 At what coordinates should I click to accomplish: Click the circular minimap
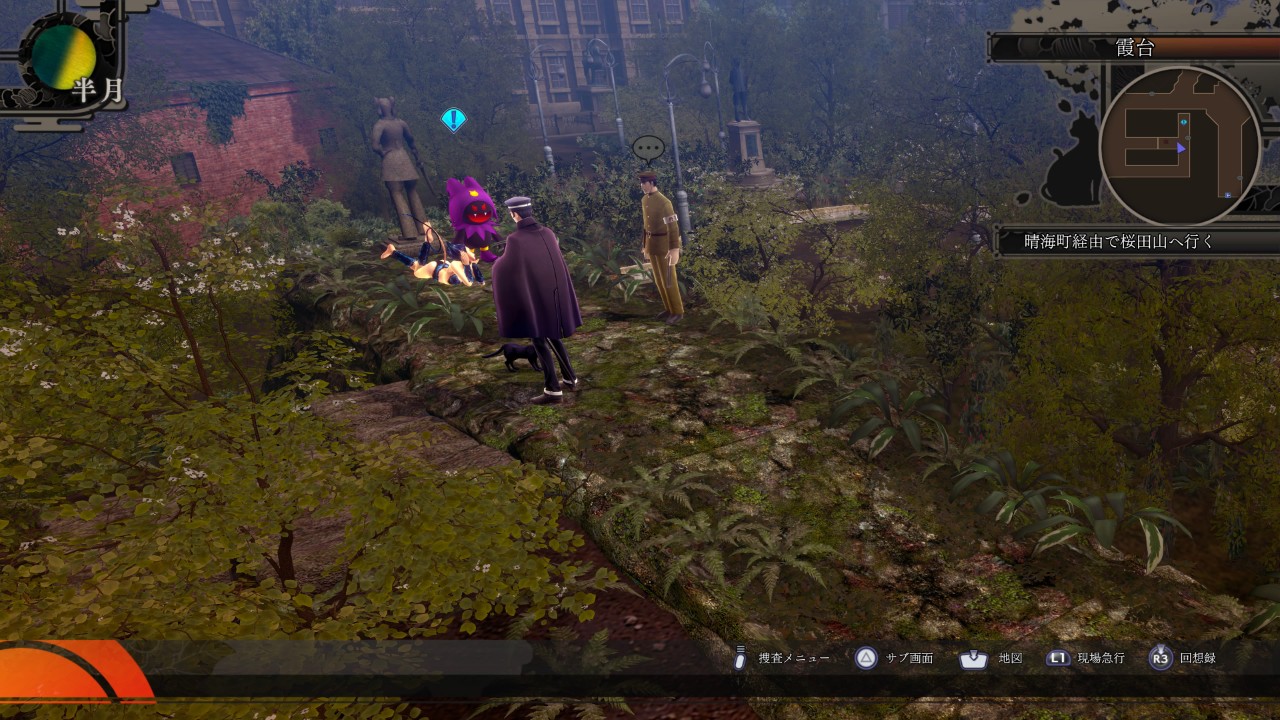coord(1180,147)
